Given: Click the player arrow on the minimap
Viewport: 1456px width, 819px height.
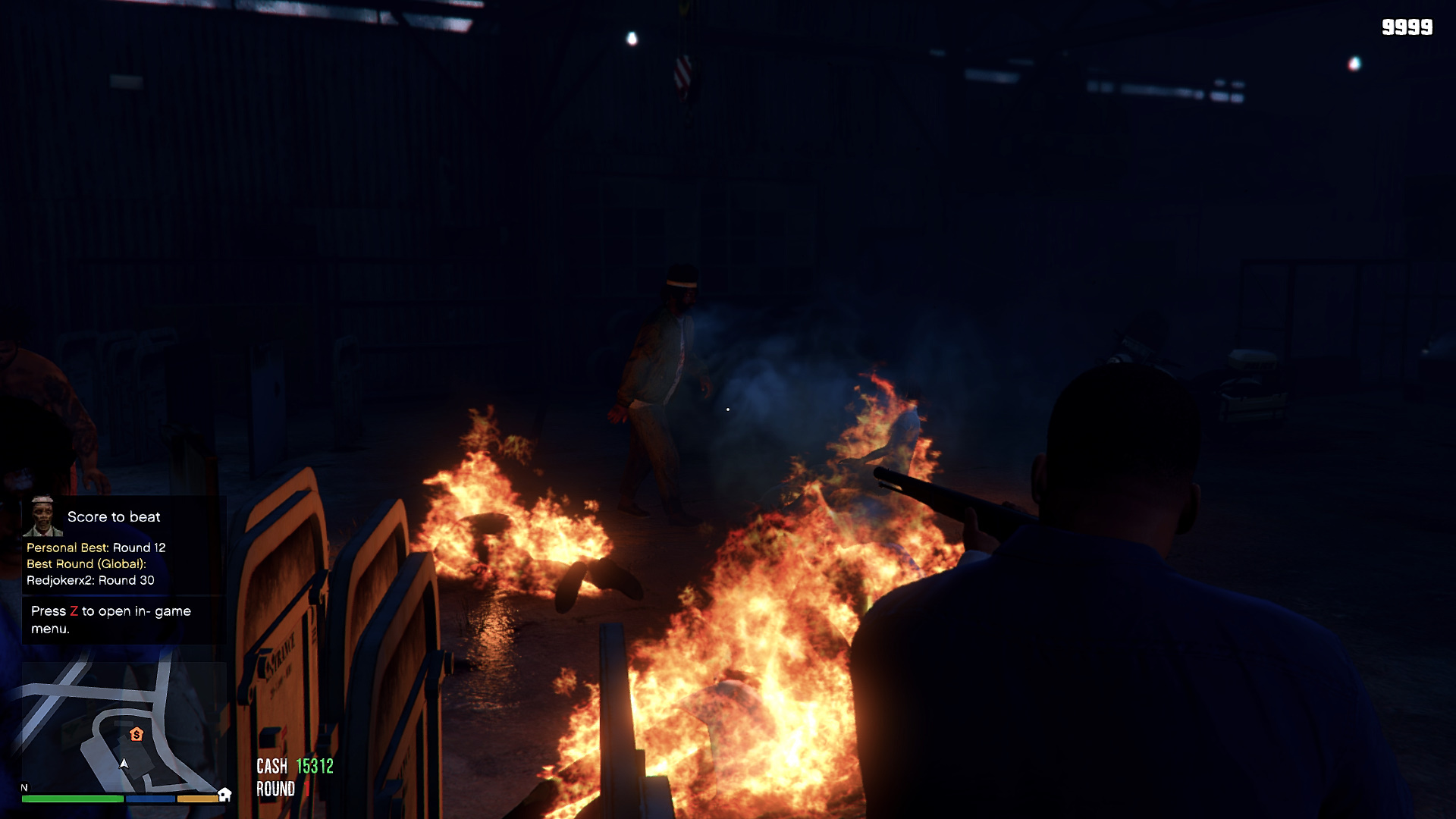Looking at the screenshot, I should click(124, 764).
